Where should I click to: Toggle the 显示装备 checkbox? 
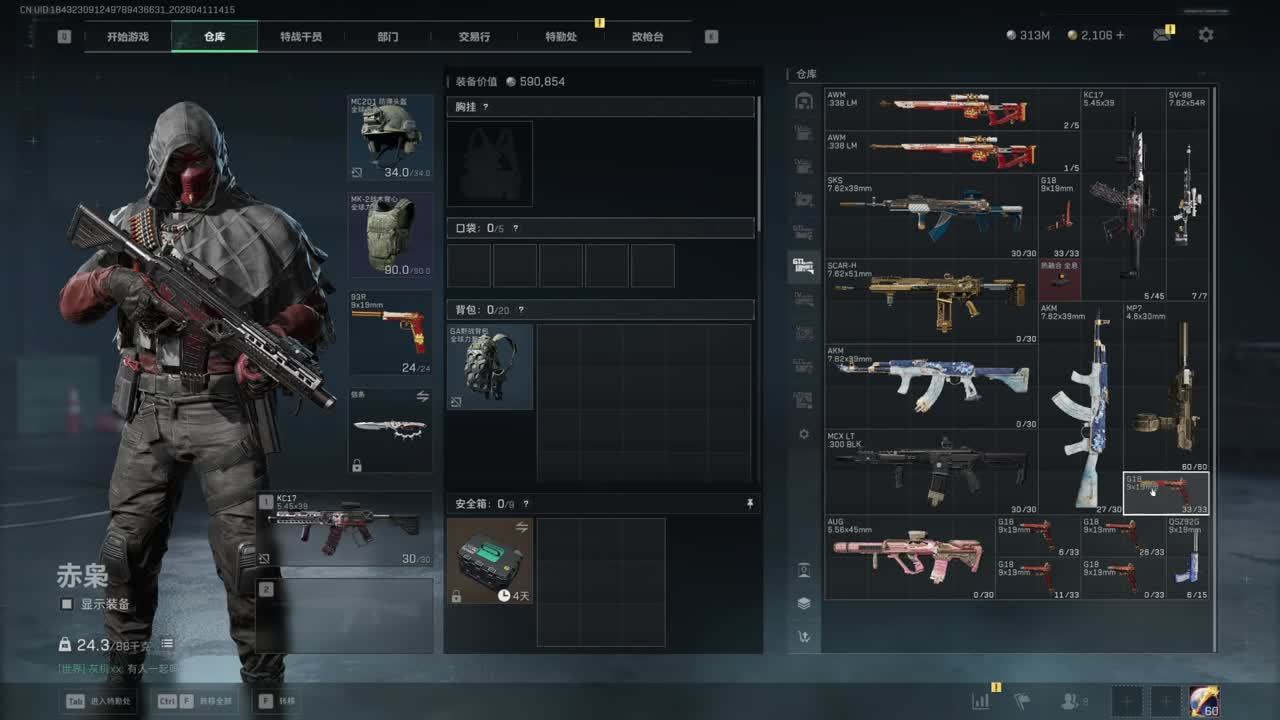pyautogui.click(x=67, y=604)
